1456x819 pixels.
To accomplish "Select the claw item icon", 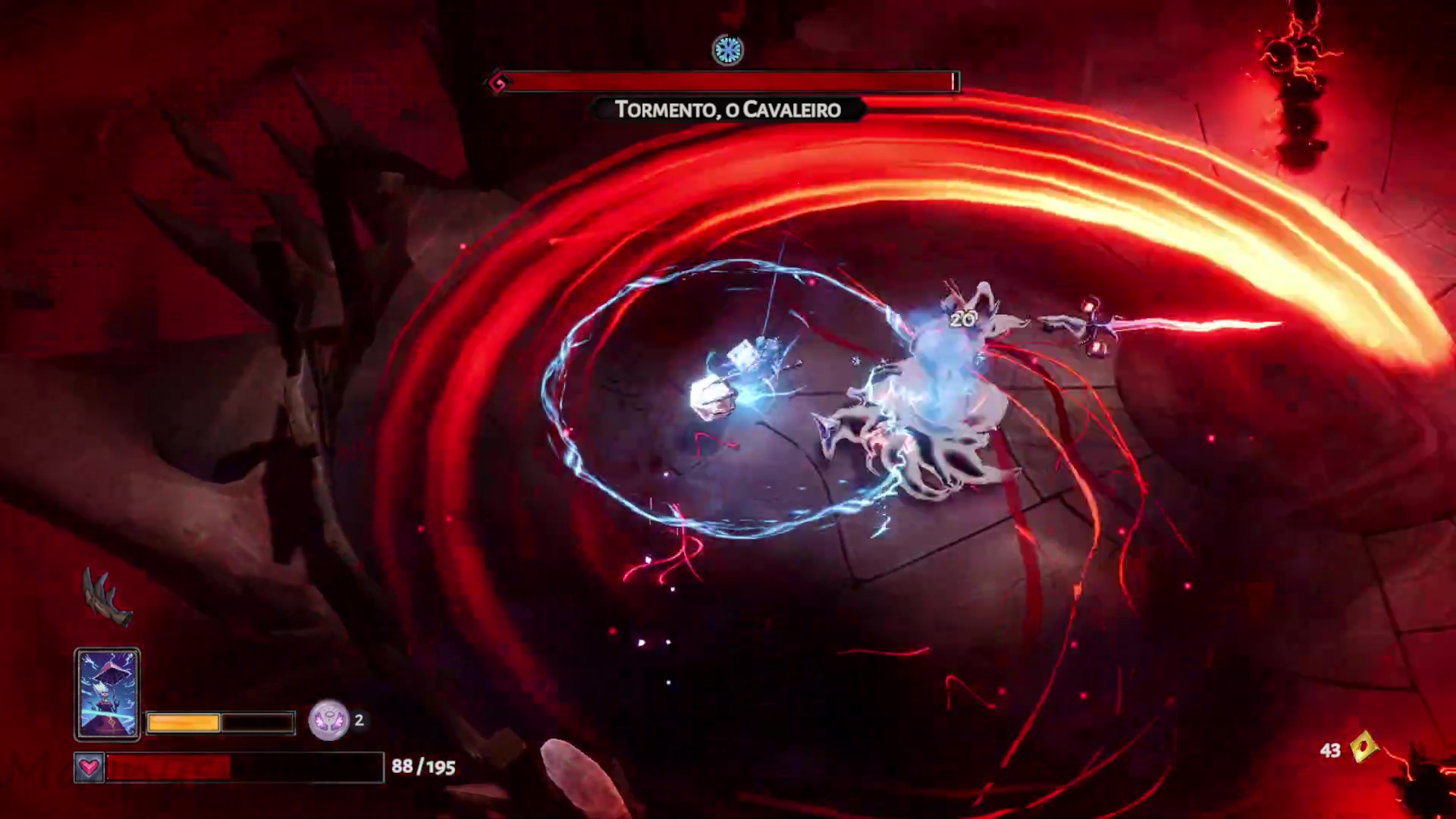I will click(x=107, y=598).
